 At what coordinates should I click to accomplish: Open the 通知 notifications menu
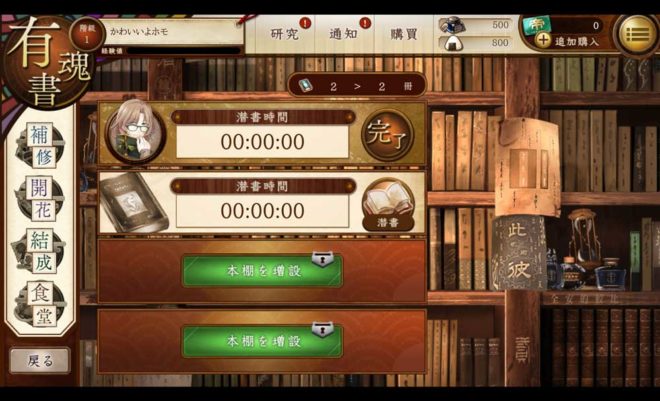(x=344, y=33)
